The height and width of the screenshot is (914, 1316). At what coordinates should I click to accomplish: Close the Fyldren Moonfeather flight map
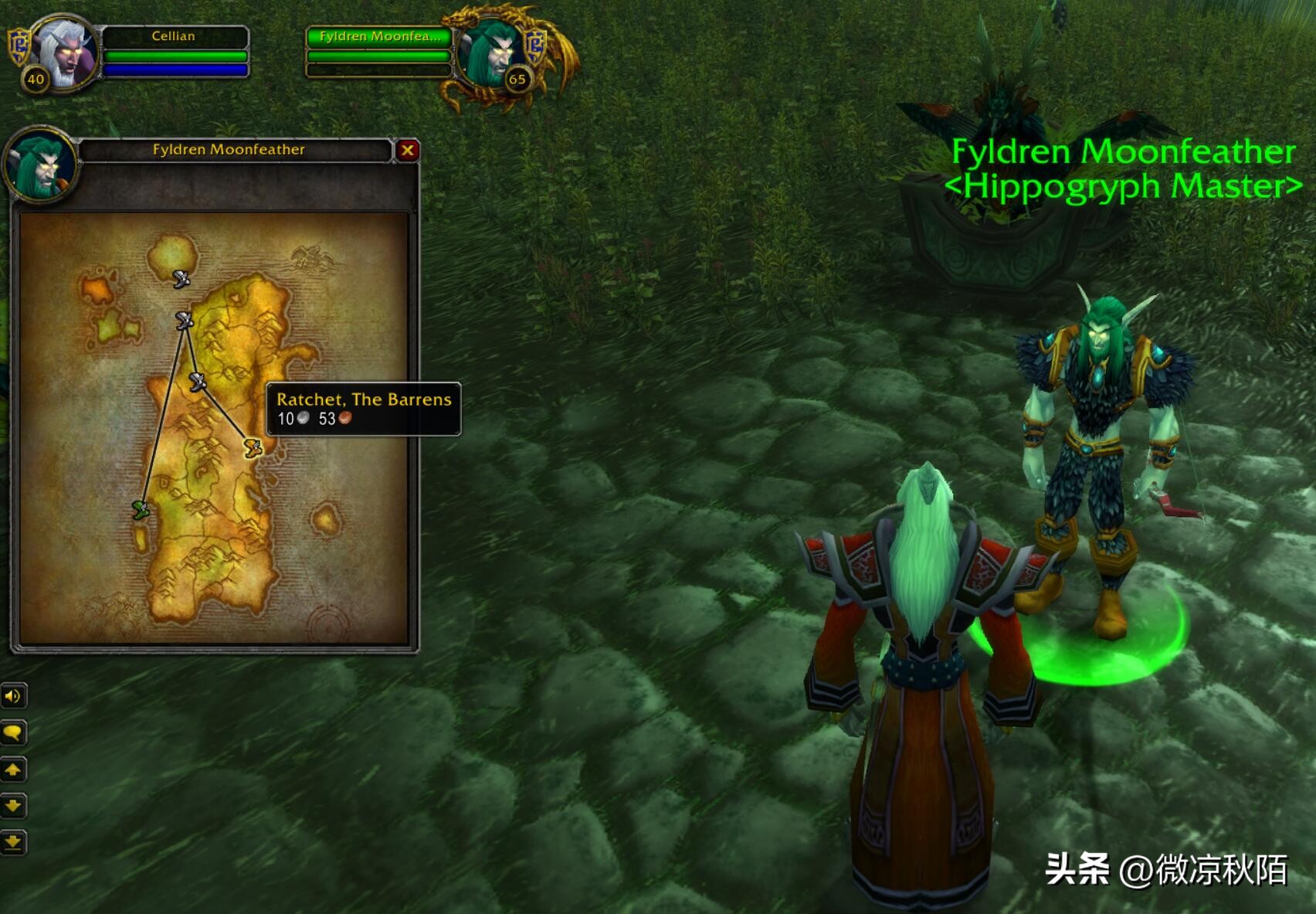pyautogui.click(x=407, y=150)
